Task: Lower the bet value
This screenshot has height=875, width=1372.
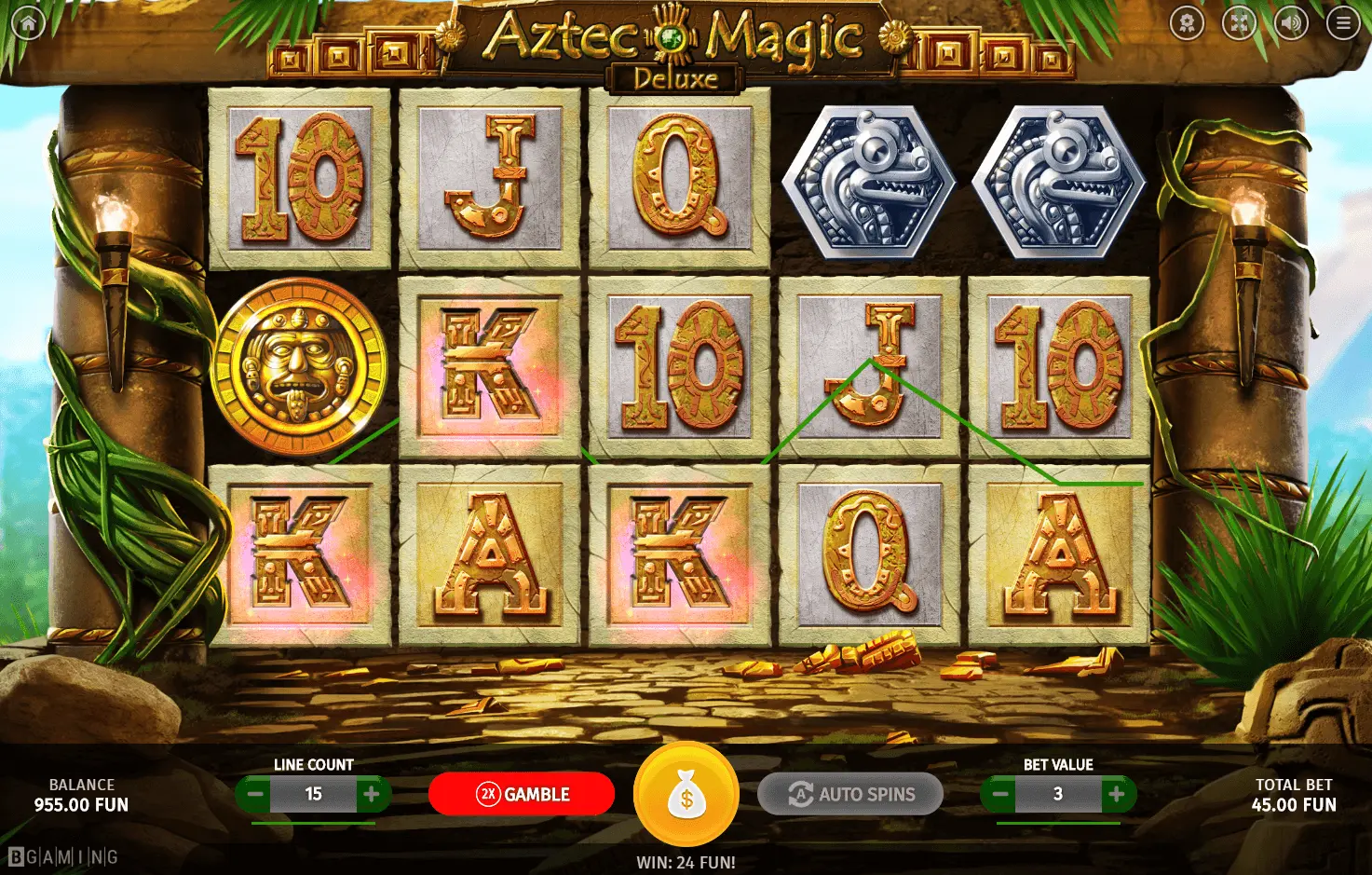Action: coord(999,794)
